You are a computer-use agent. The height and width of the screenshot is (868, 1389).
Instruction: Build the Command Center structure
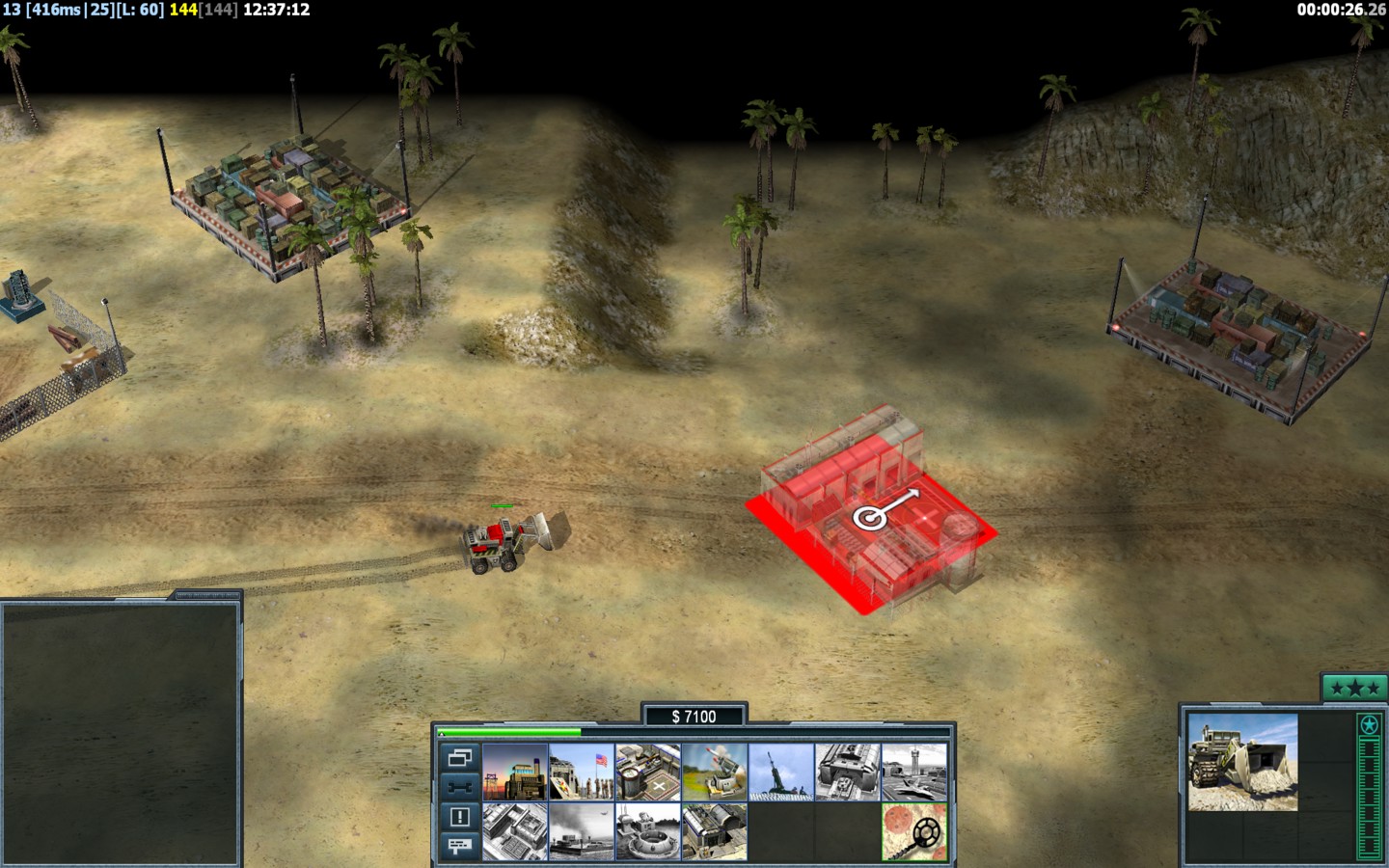[x=715, y=831]
